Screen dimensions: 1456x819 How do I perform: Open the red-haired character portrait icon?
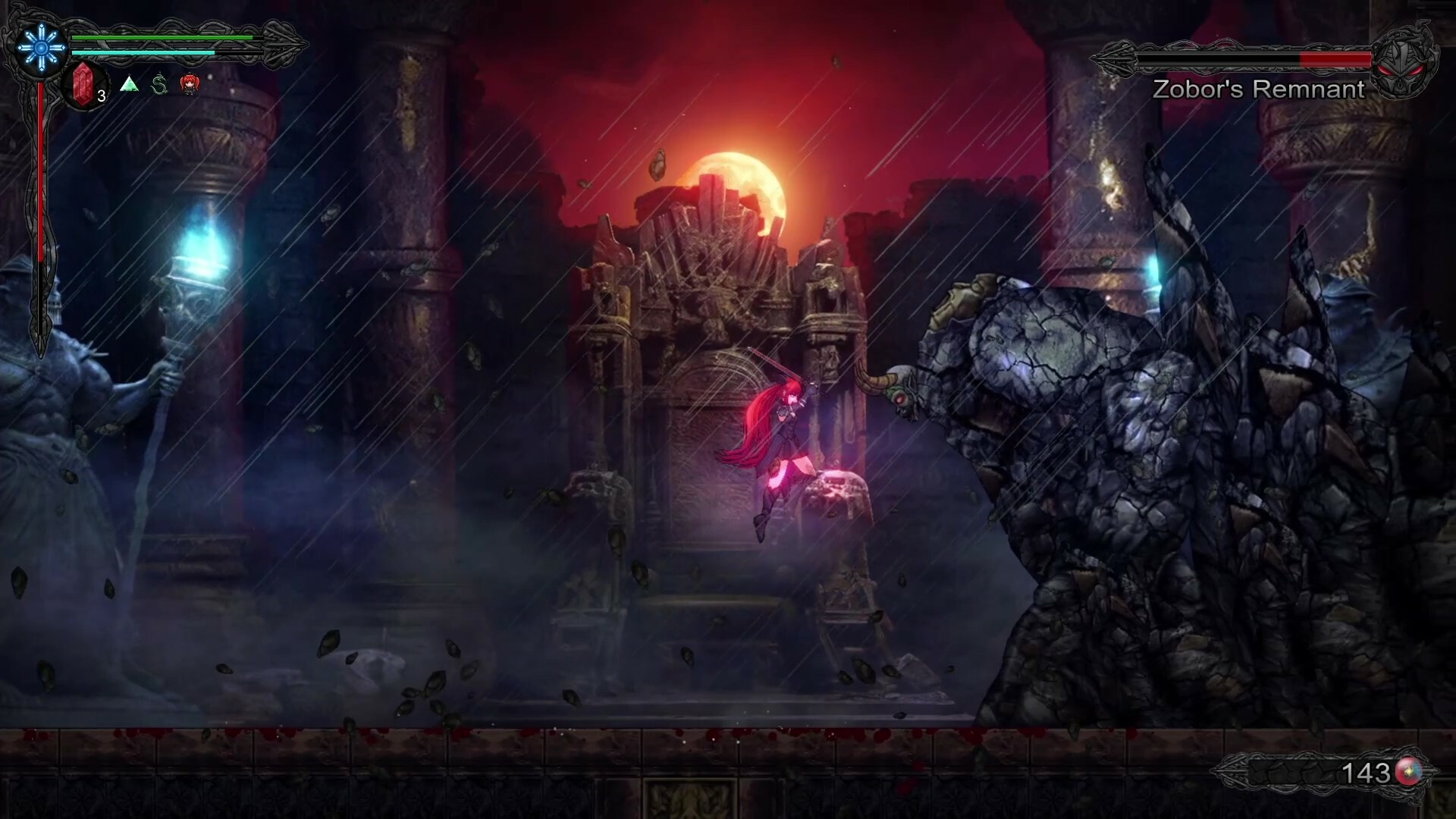(x=190, y=85)
